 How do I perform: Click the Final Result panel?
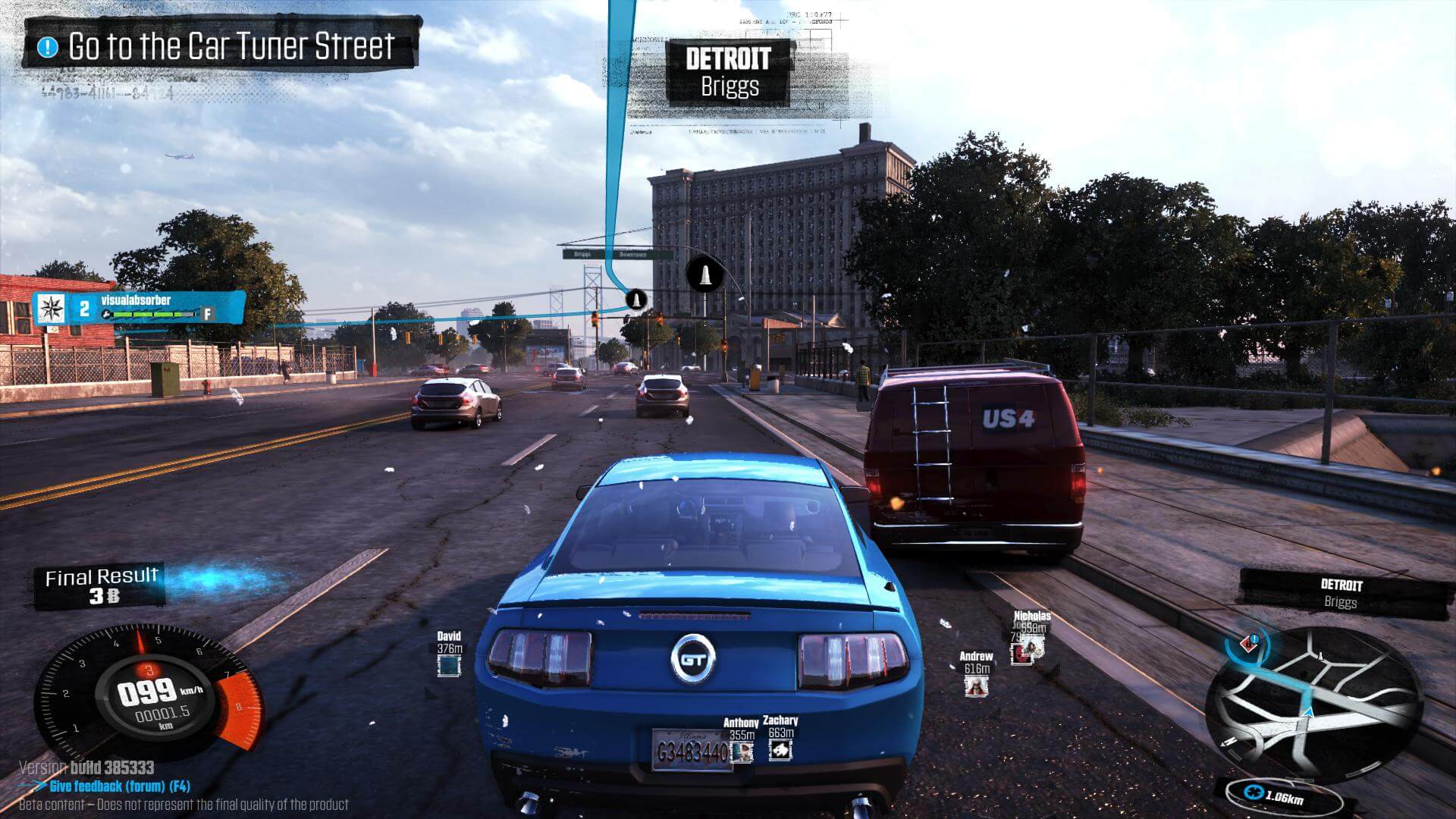tap(102, 586)
